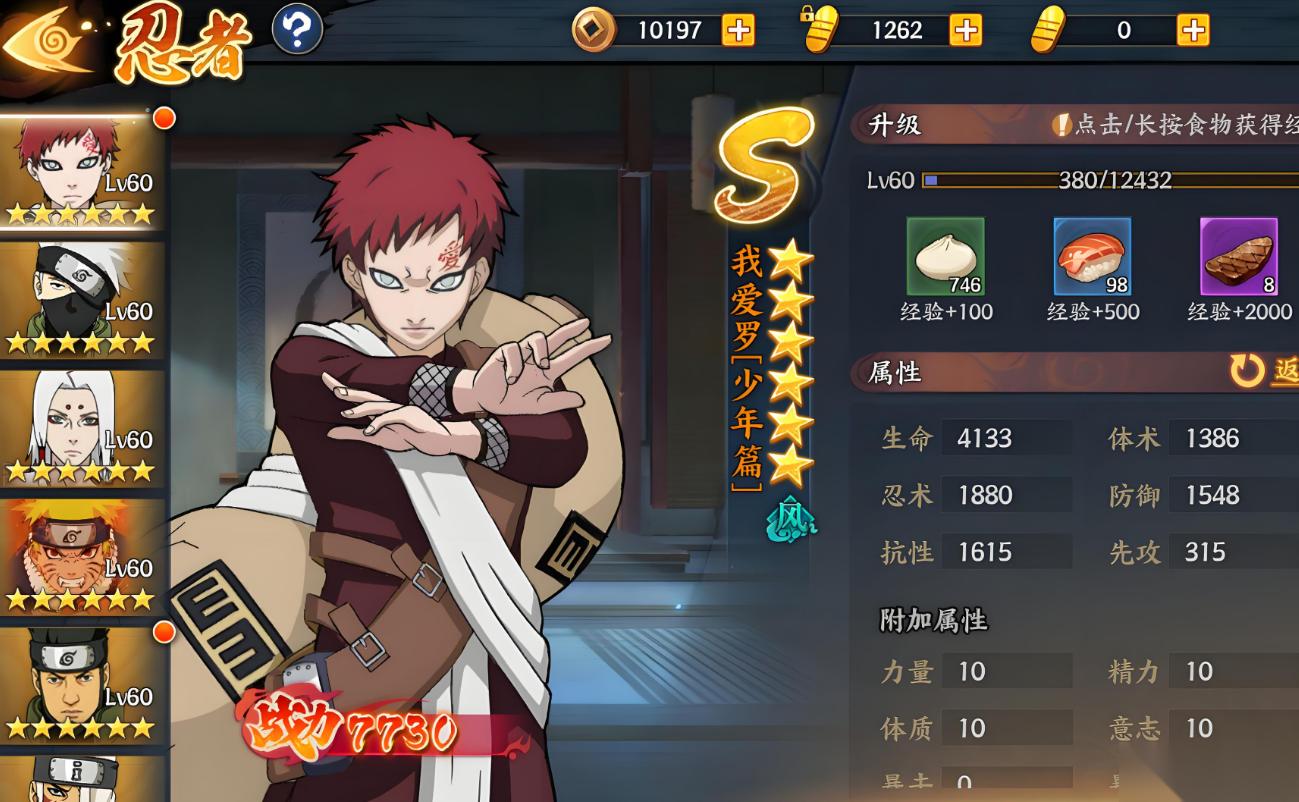Tap the plus beside the 0 gold balance
The image size is (1299, 802).
coord(1192,31)
